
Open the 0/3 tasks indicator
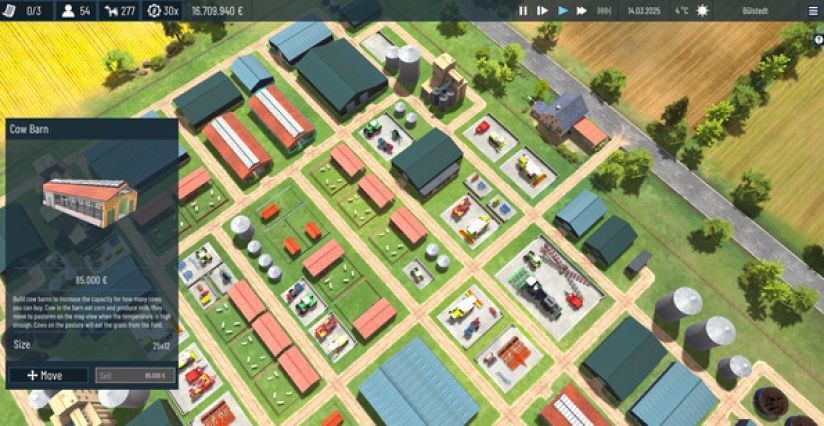[x=25, y=11]
